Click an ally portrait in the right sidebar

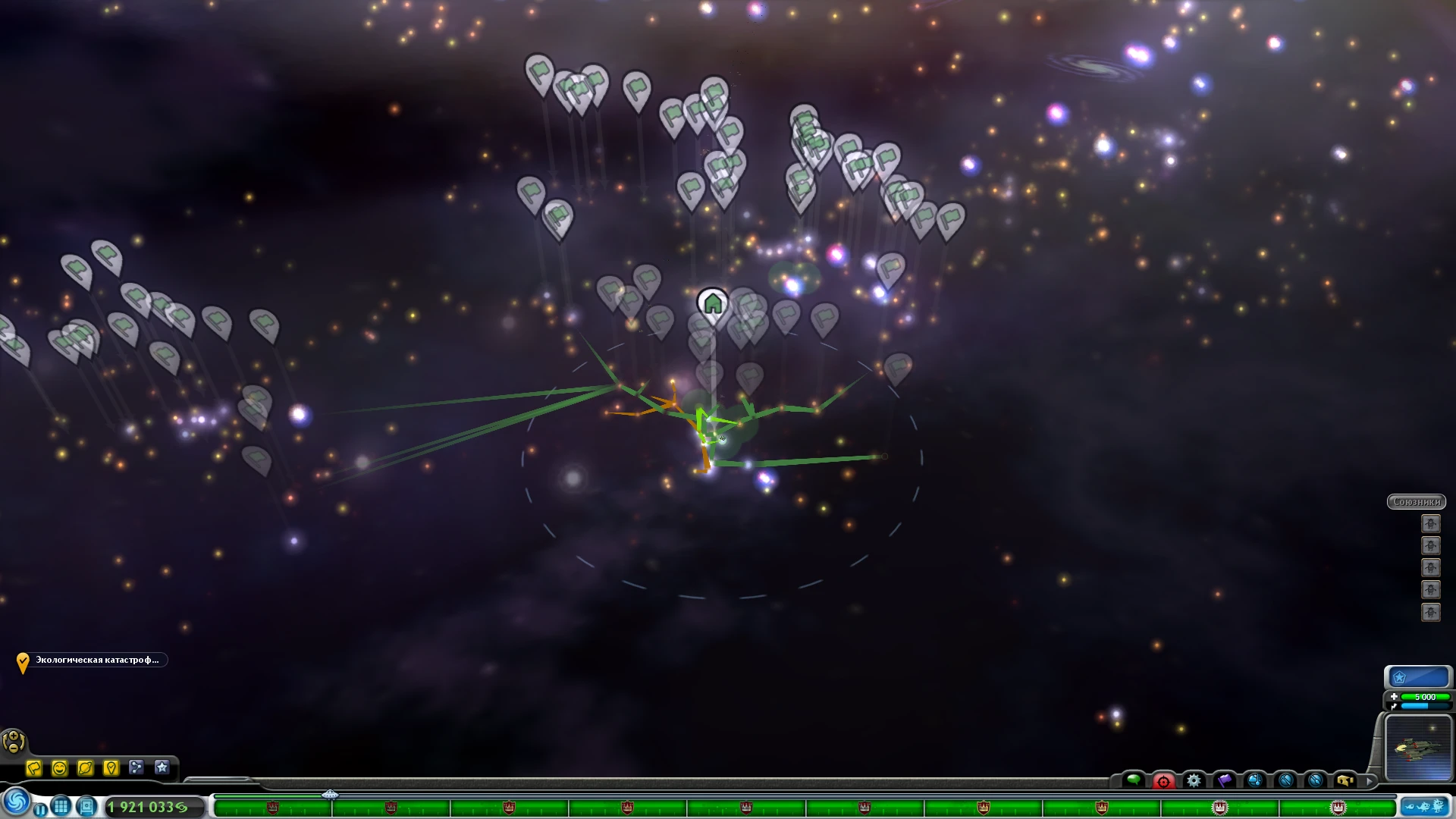point(1430,523)
